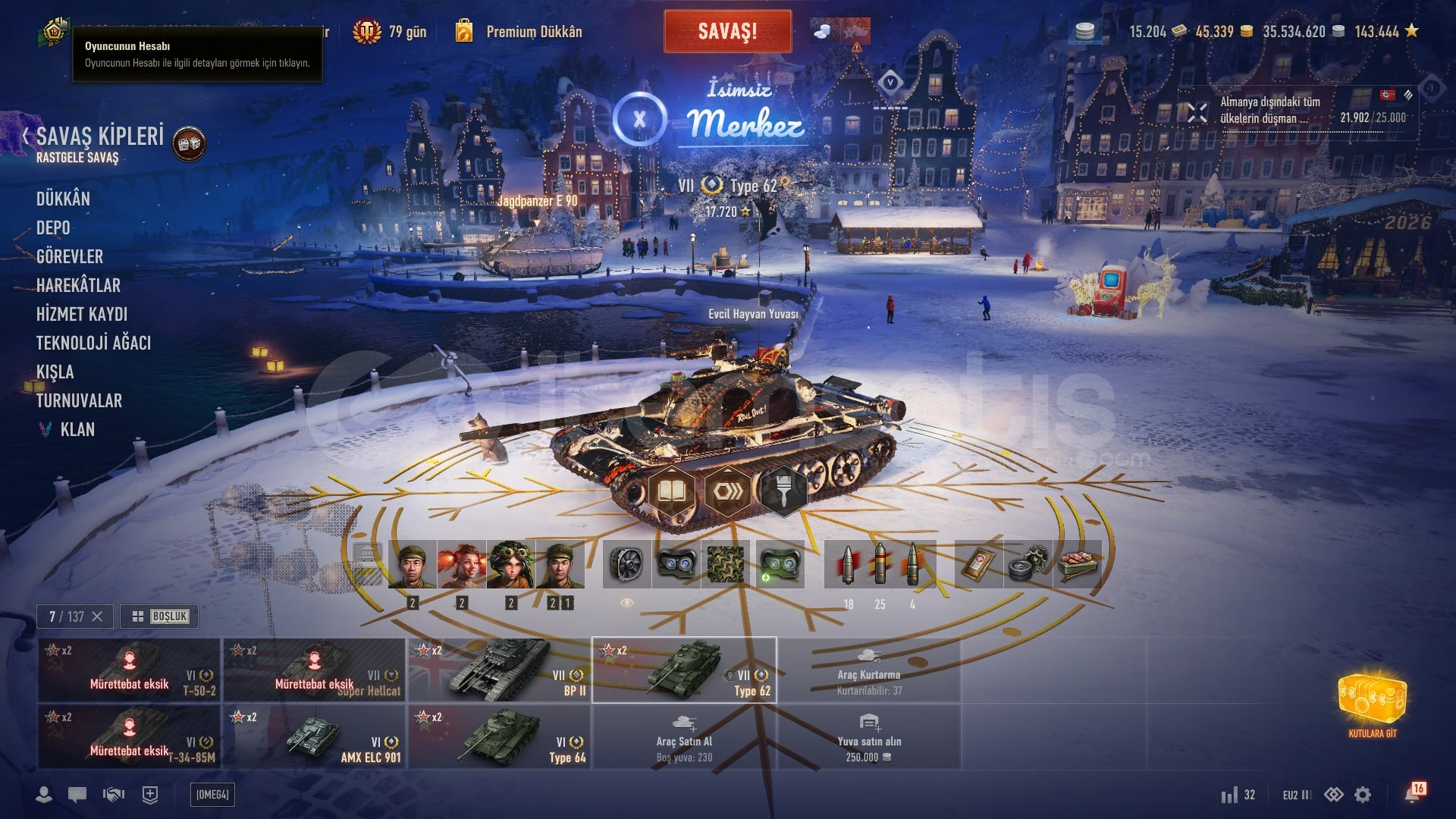This screenshot has width=1456, height=819.
Task: Open the settings gear icon
Action: pos(1363,795)
